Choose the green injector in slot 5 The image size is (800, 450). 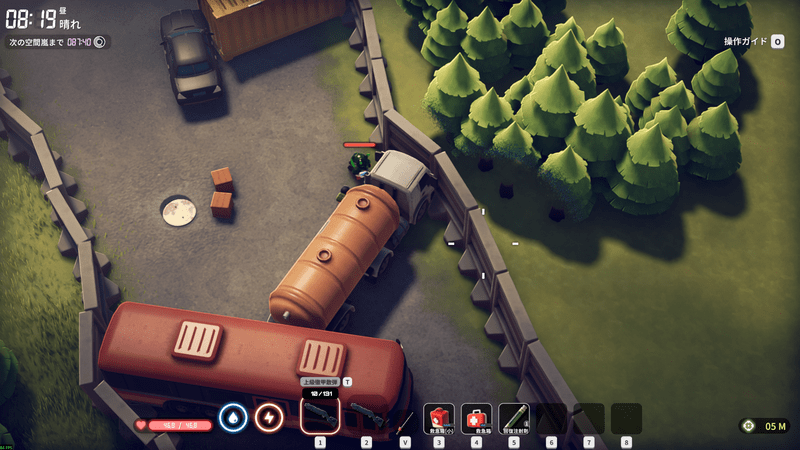(514, 417)
